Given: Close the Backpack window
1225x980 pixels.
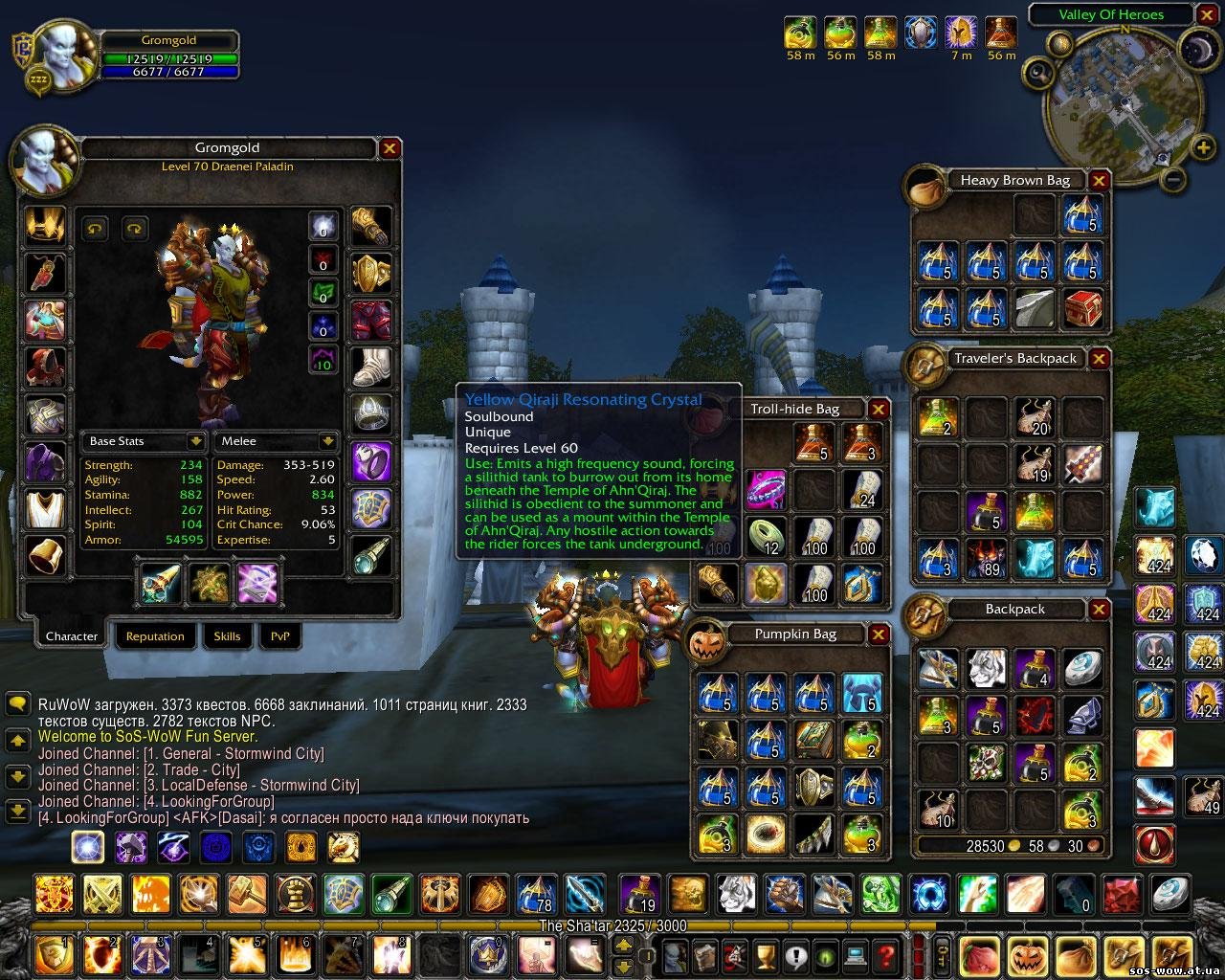Looking at the screenshot, I should [x=1099, y=610].
